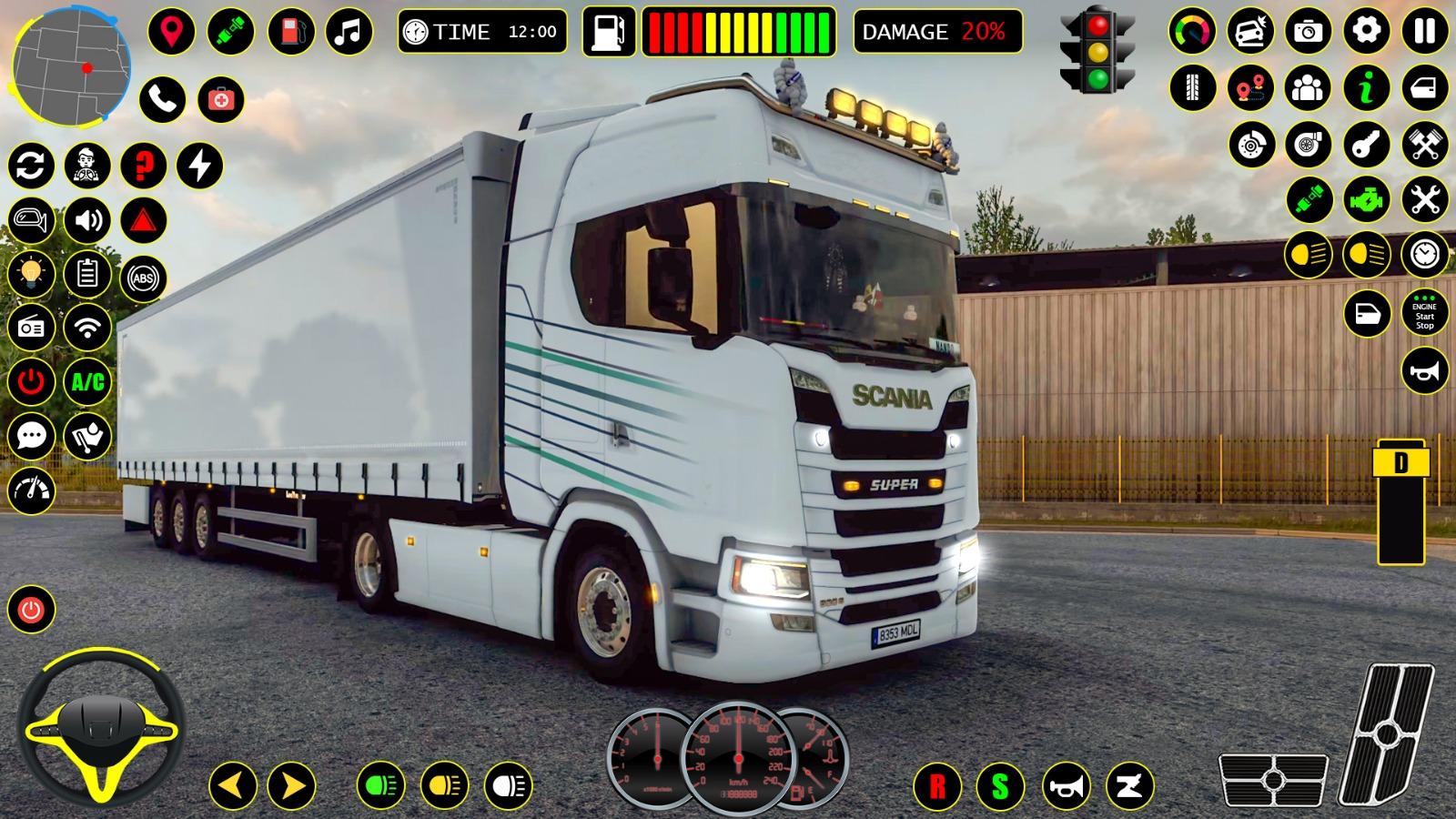
Task: Select the brake disc icon
Action: tap(1250, 145)
